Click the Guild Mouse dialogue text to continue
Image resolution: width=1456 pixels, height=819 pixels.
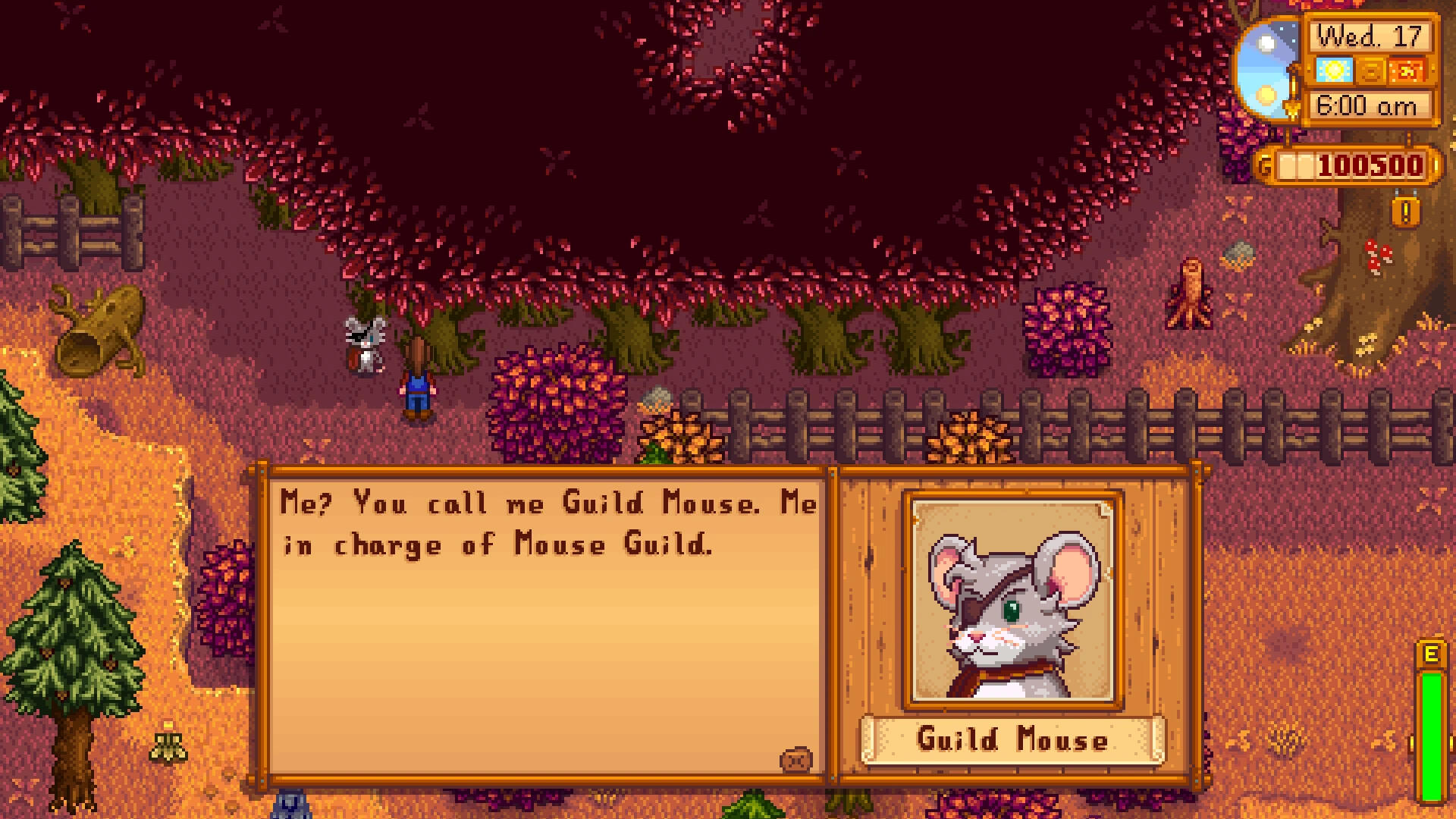[x=548, y=524]
